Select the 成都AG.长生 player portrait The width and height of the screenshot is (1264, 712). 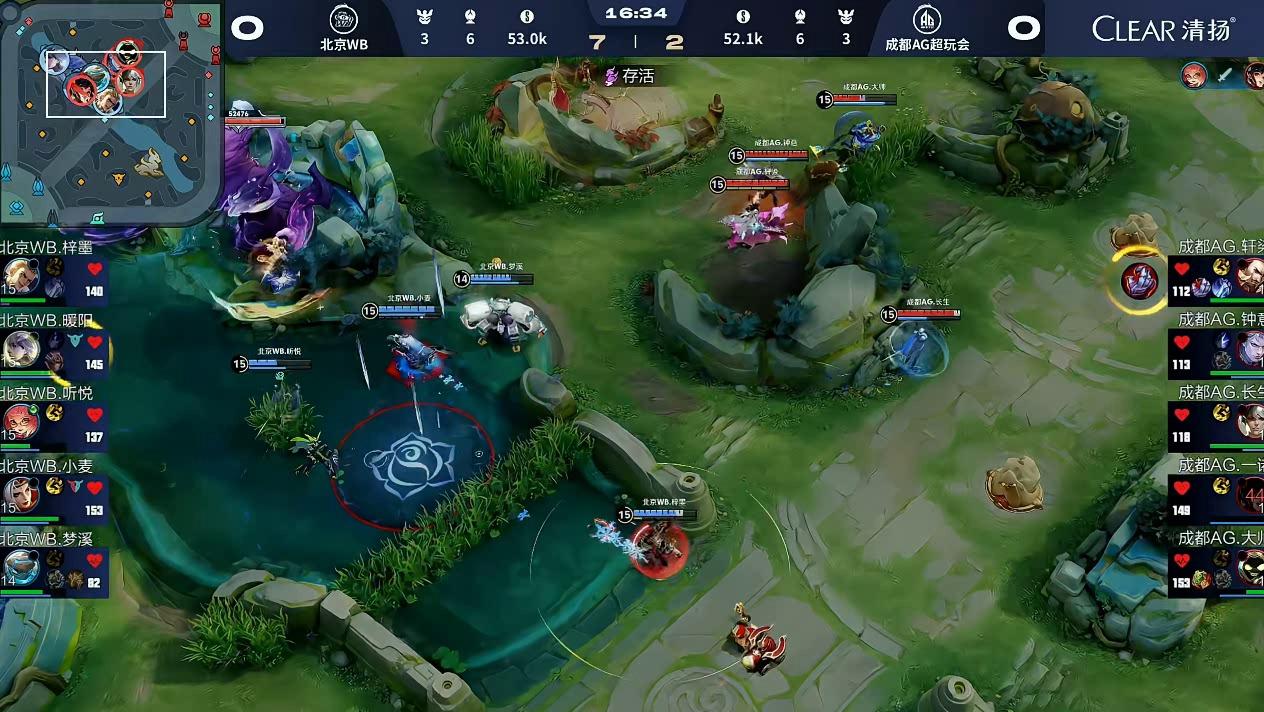pos(1250,422)
